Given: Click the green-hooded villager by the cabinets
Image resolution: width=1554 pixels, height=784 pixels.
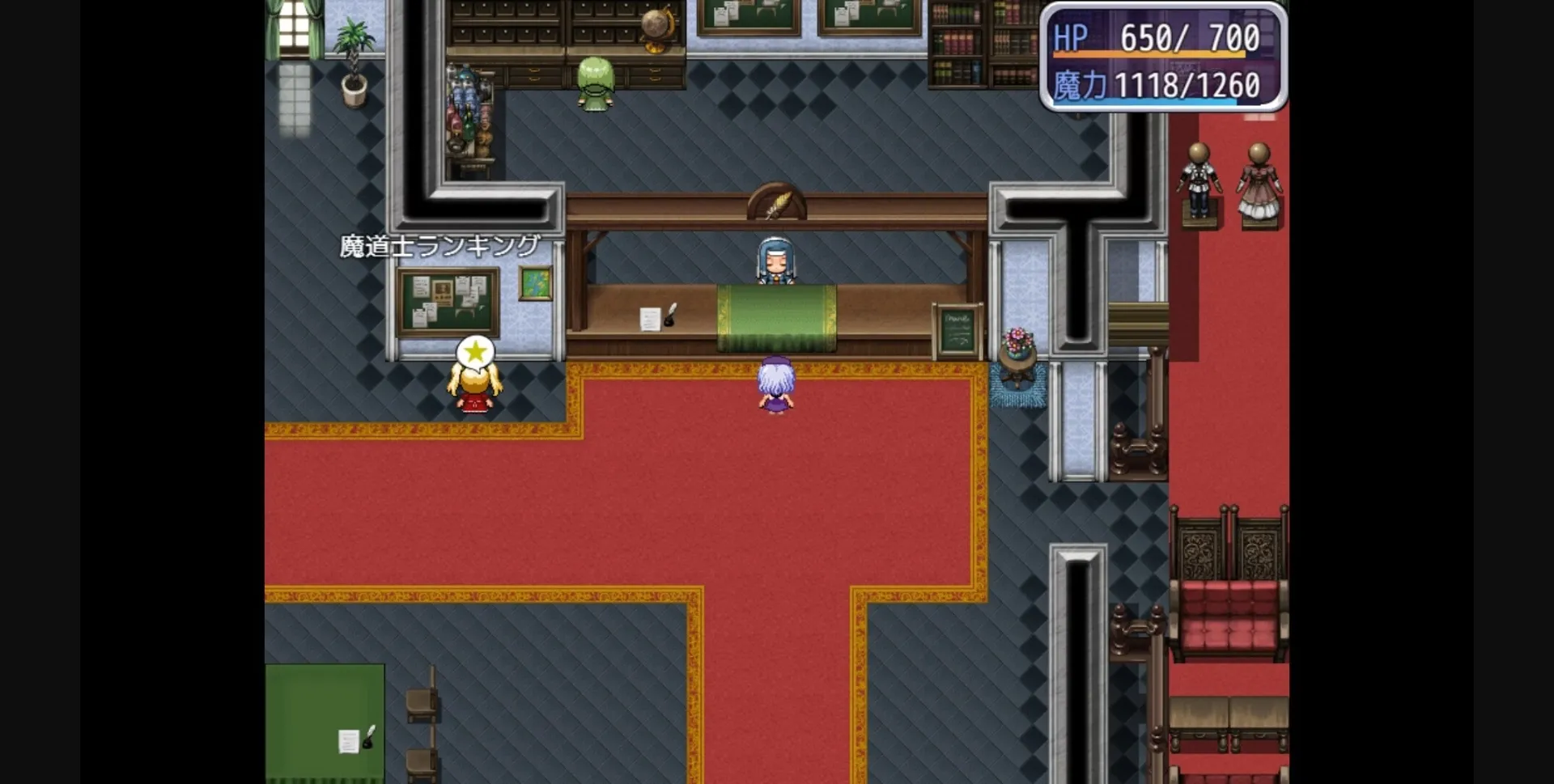Looking at the screenshot, I should point(595,77).
